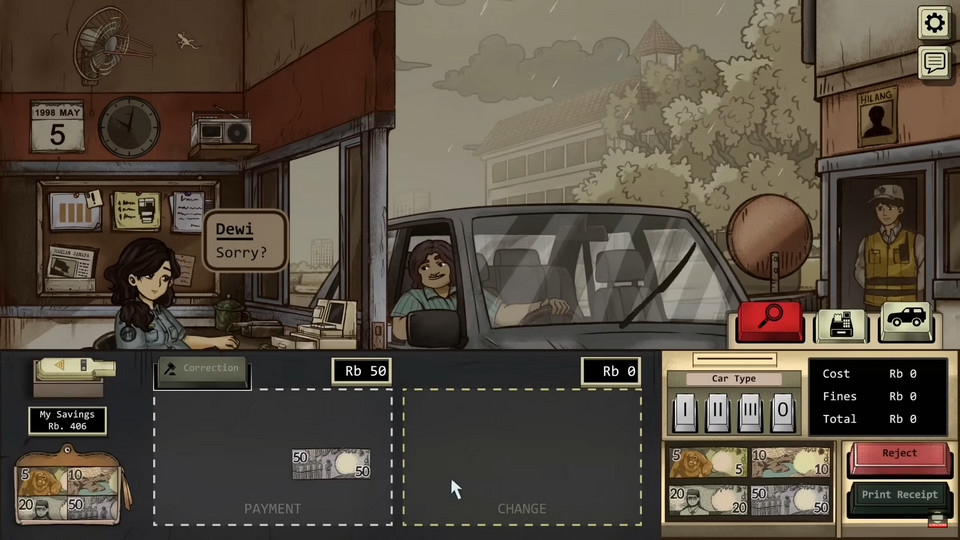Pick the 50 banknote from the cash drawer
Viewport: 960px width, 540px height.
pyautogui.click(x=790, y=499)
